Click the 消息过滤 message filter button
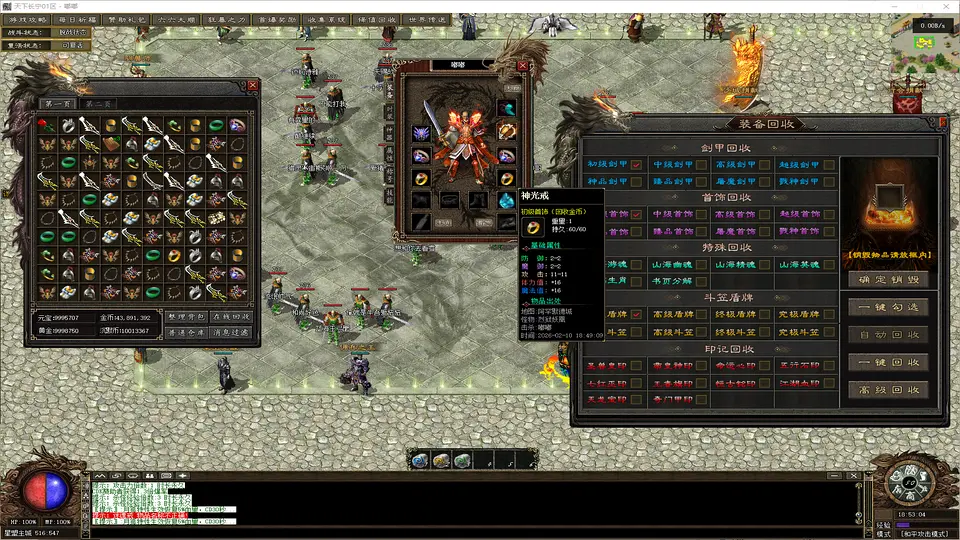This screenshot has width=960, height=540. (x=232, y=331)
